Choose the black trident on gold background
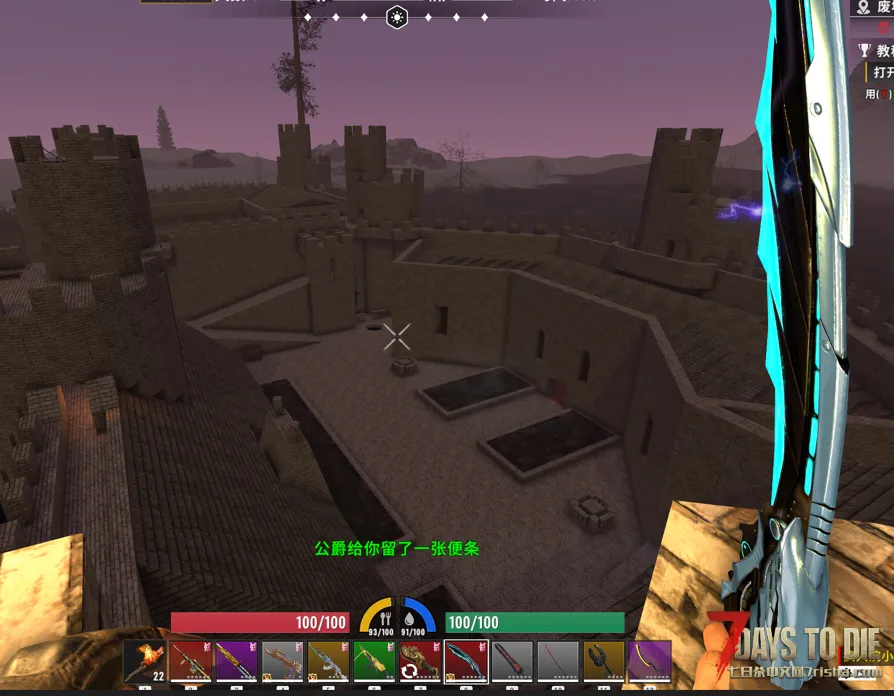Image resolution: width=894 pixels, height=696 pixels. pos(604,662)
